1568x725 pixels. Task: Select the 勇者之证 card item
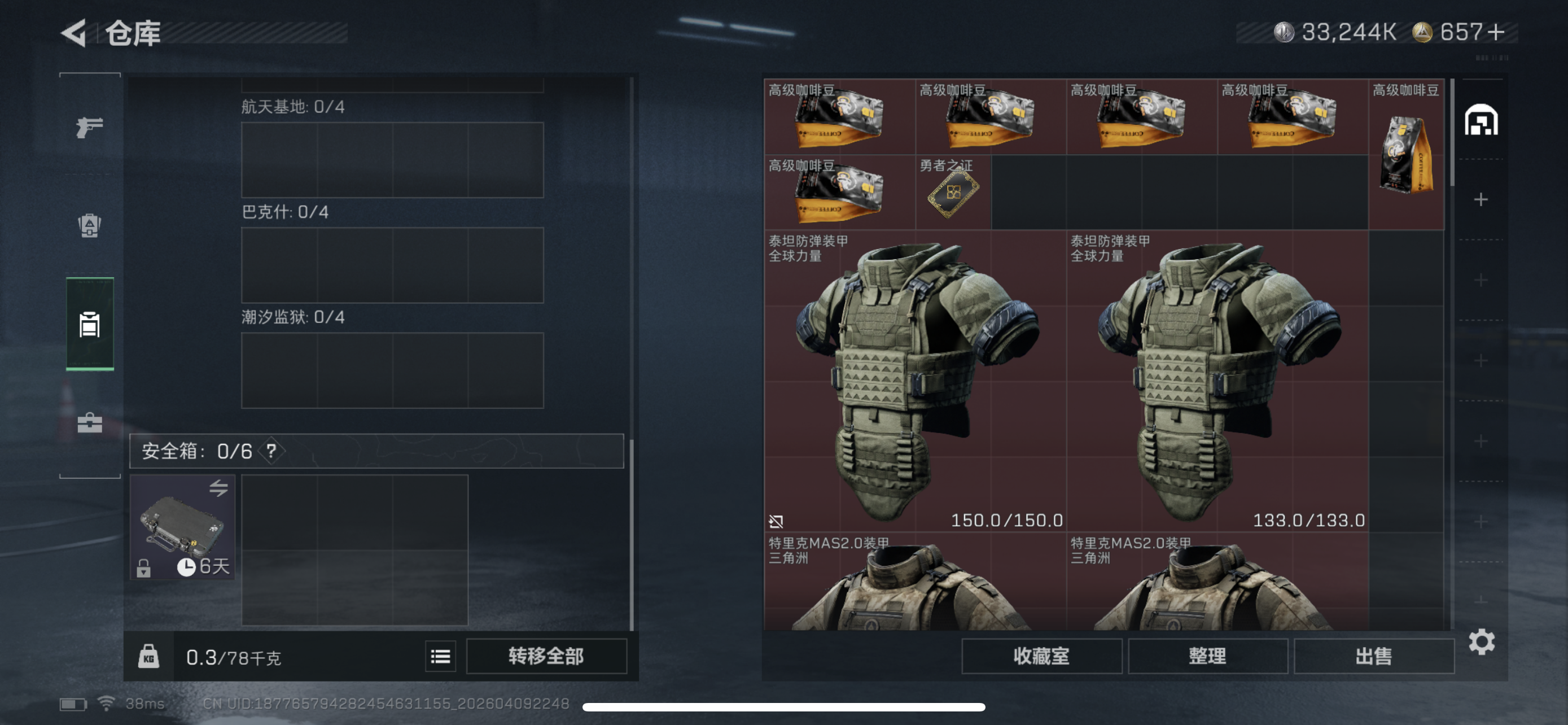953,194
